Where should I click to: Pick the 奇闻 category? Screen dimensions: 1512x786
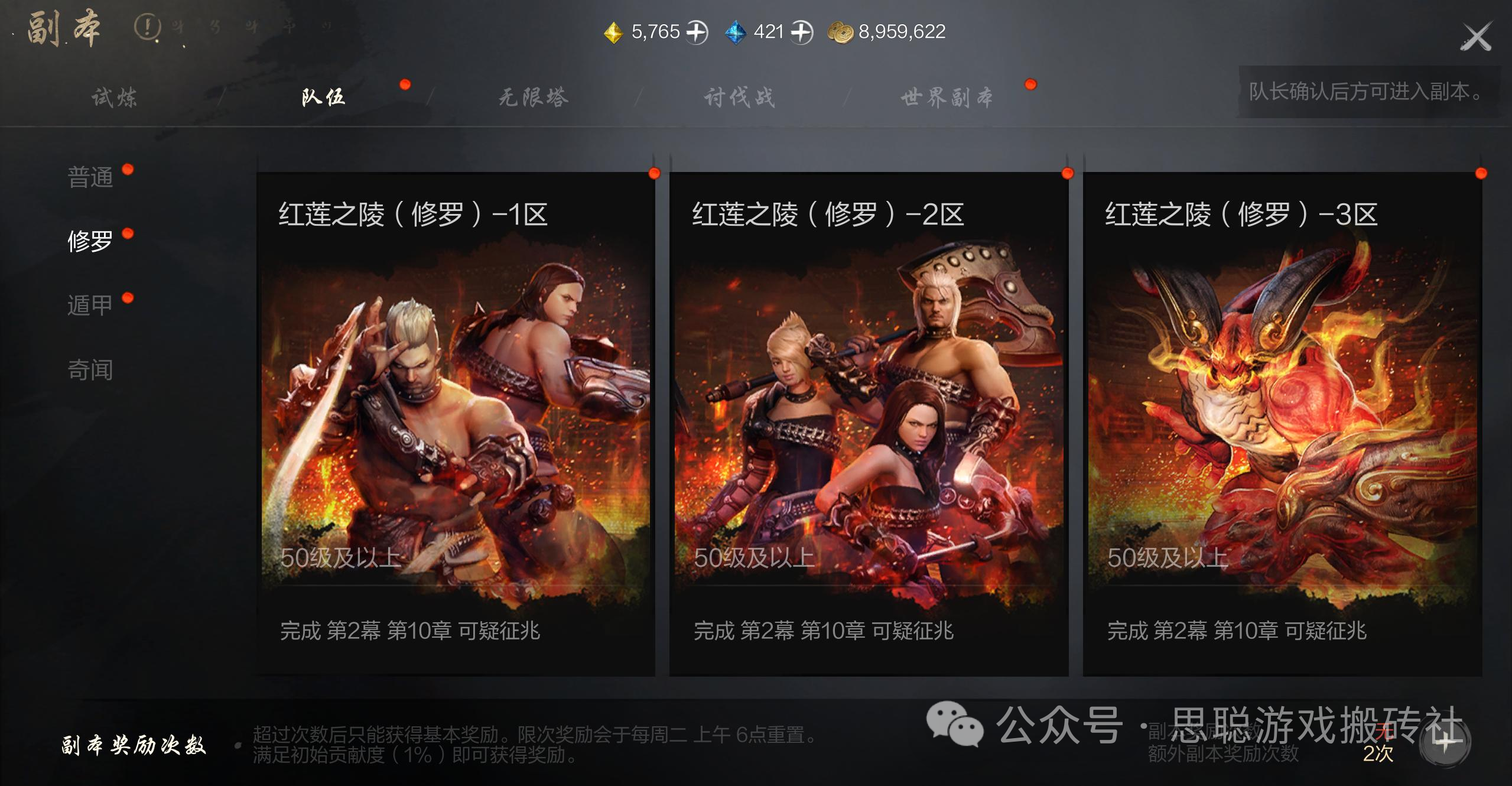[x=90, y=370]
